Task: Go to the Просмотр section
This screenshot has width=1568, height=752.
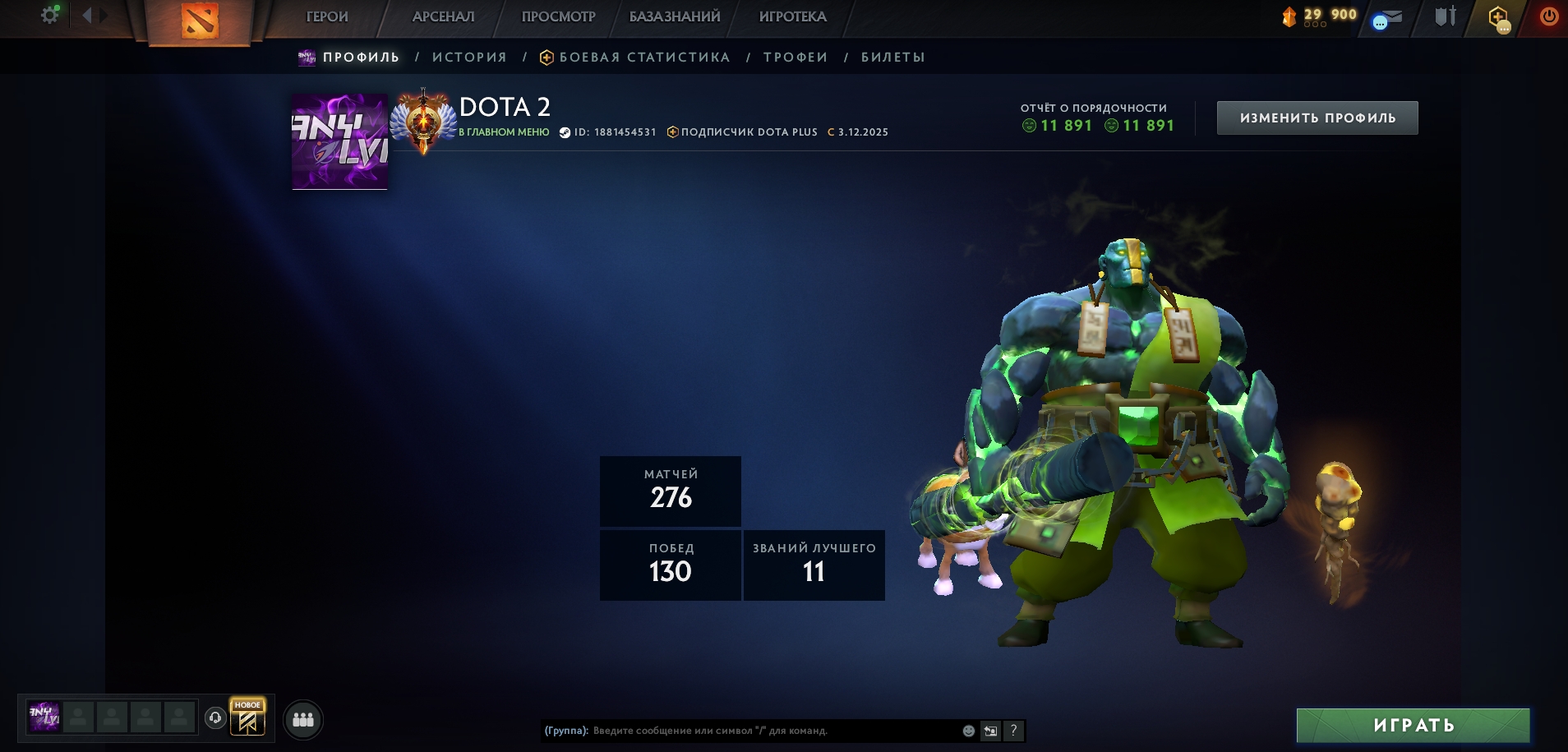Action: (x=558, y=16)
